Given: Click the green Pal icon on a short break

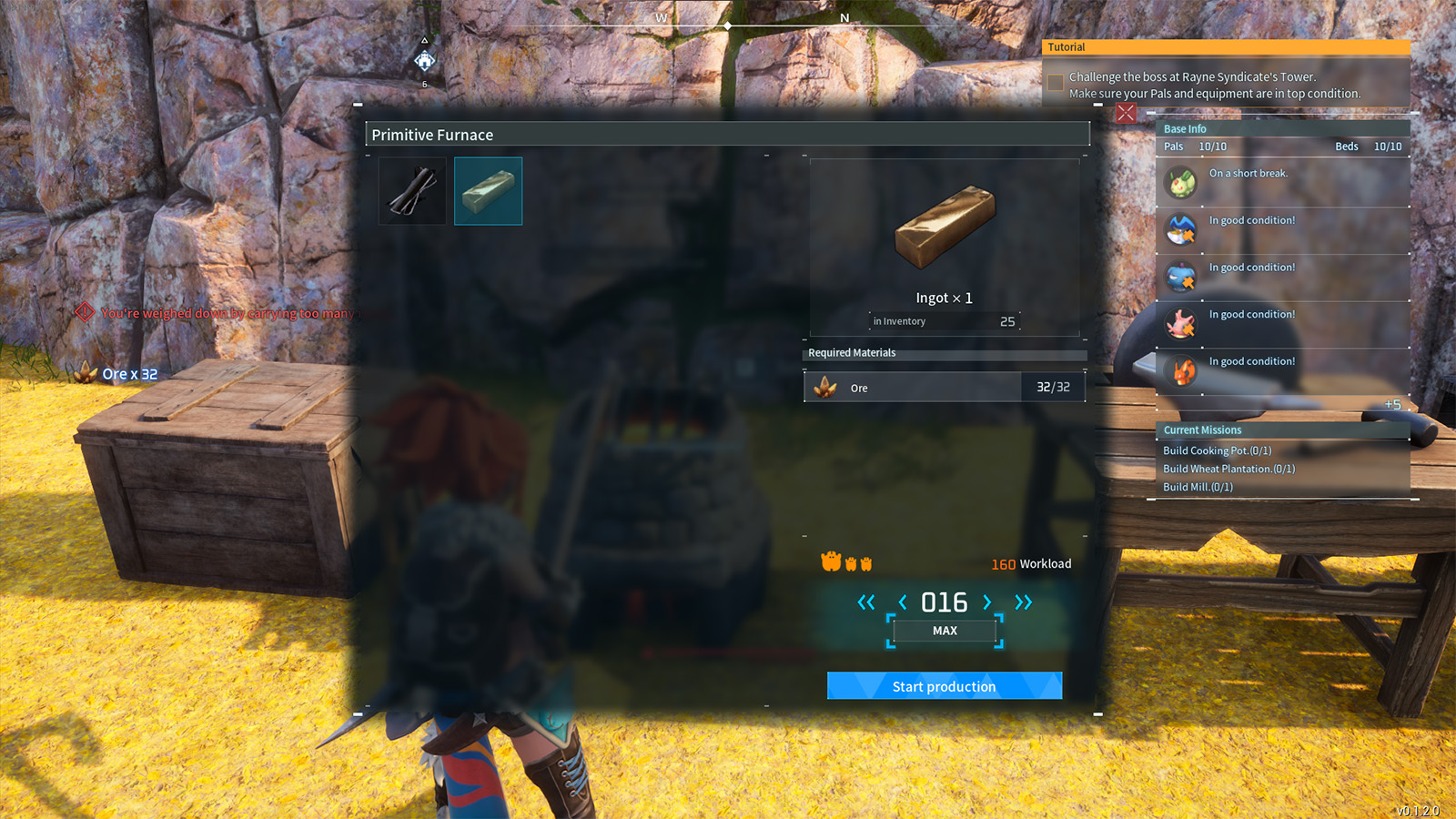Looking at the screenshot, I should 1180,182.
